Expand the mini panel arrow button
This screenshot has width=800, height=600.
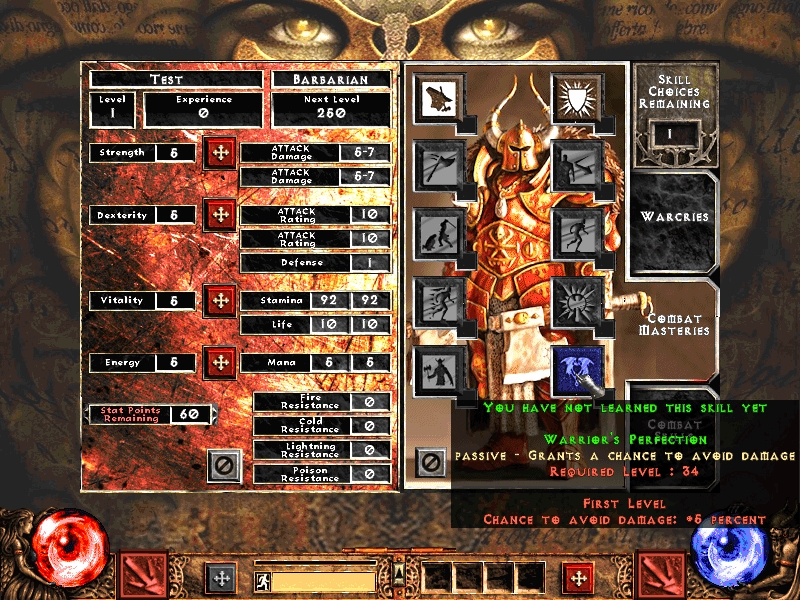tap(399, 574)
